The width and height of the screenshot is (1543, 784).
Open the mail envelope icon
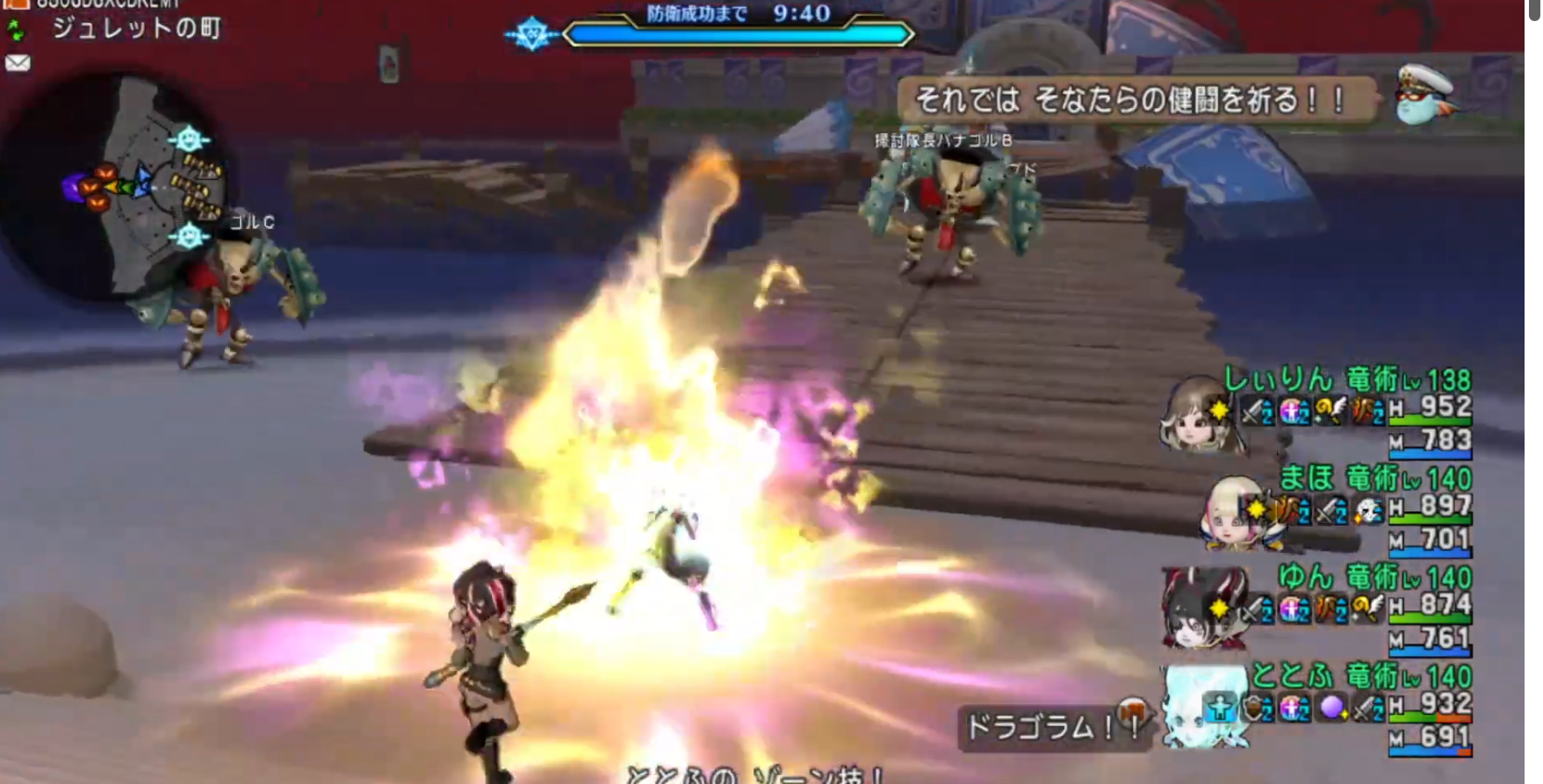pyautogui.click(x=18, y=63)
